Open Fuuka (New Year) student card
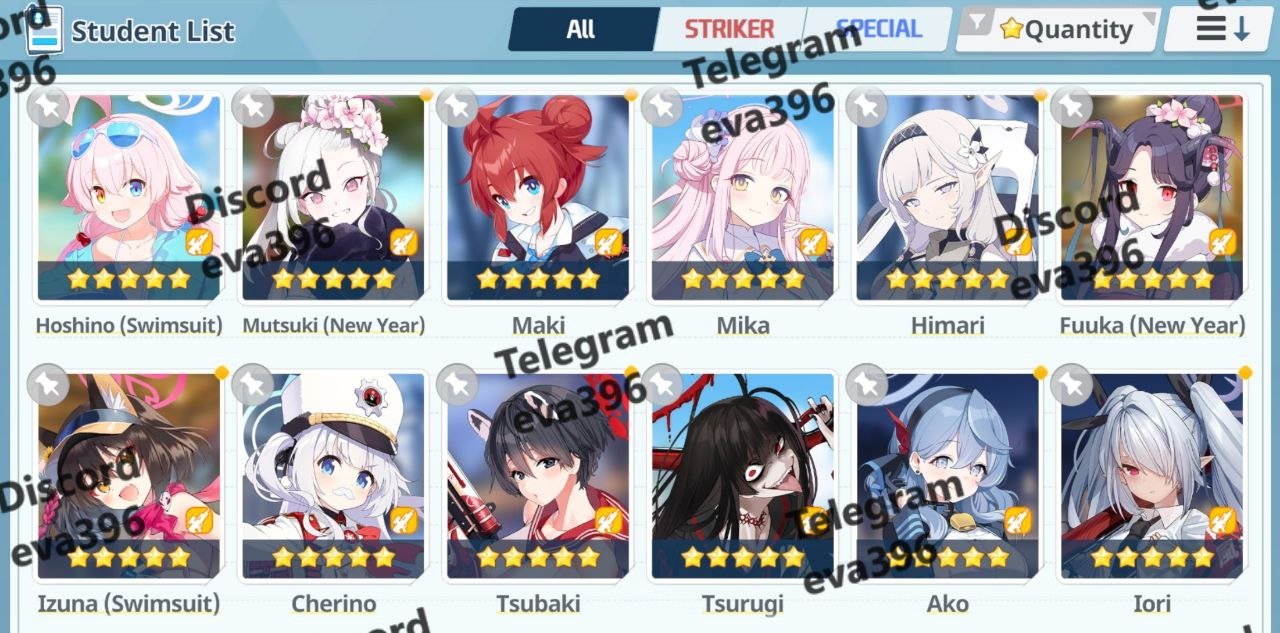1280x633 pixels. point(1152,198)
